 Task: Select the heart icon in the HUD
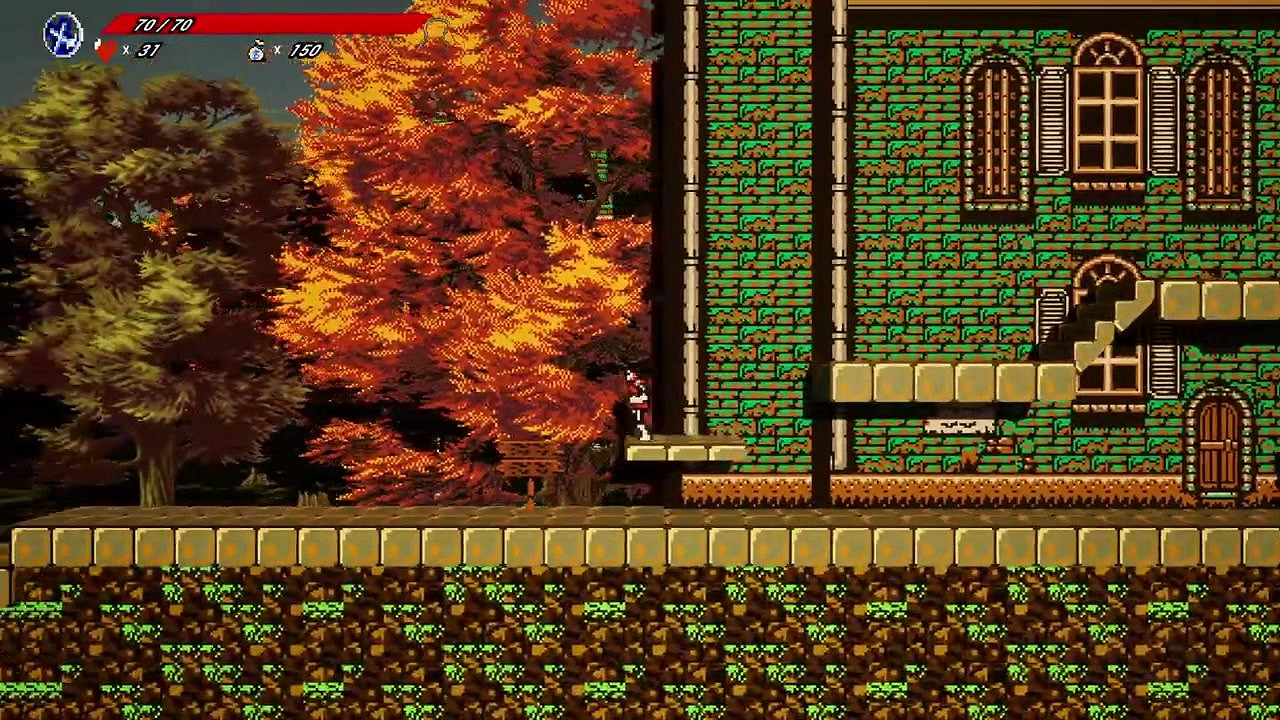(104, 48)
